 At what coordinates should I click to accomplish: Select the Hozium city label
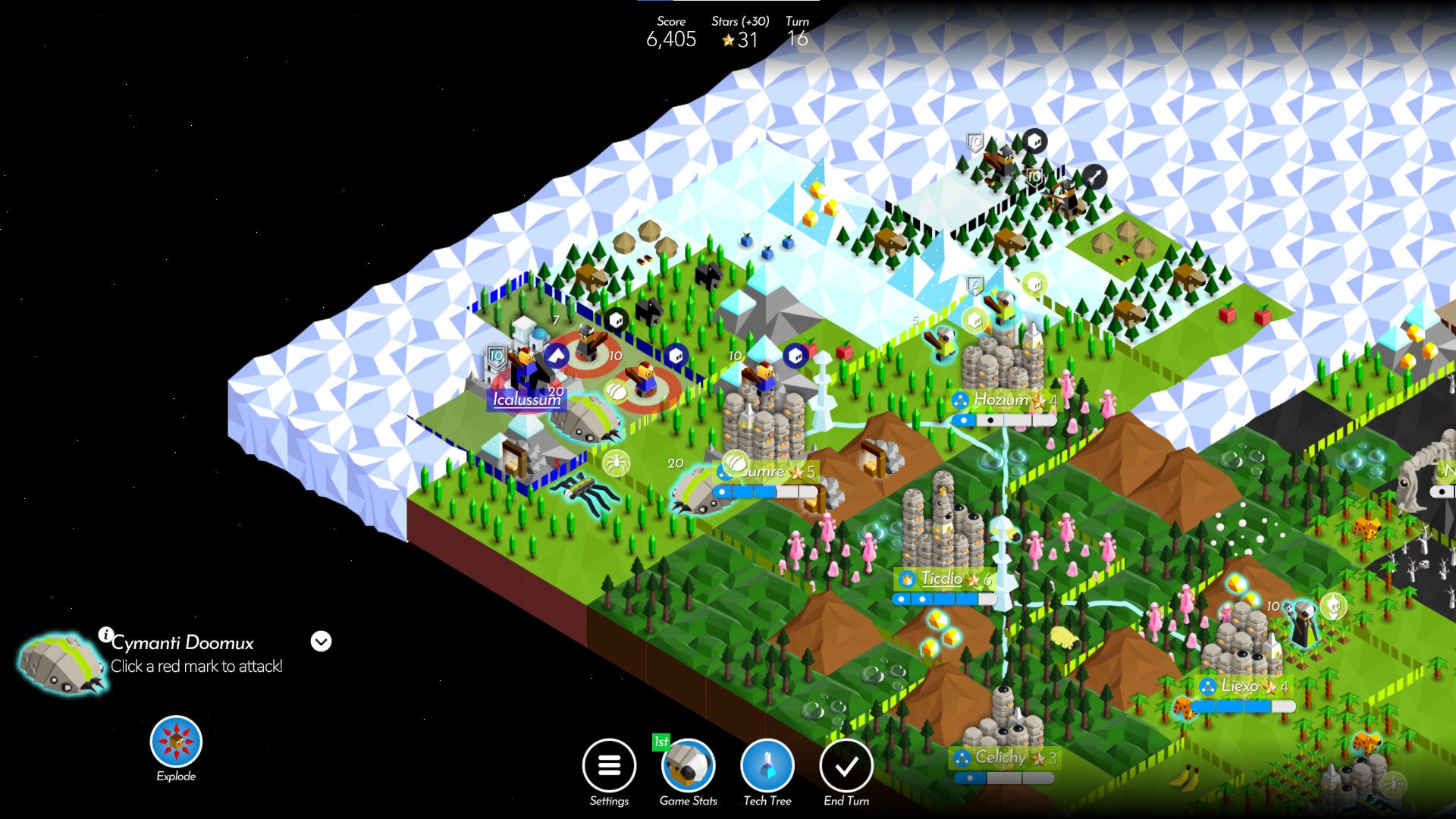point(1001,400)
